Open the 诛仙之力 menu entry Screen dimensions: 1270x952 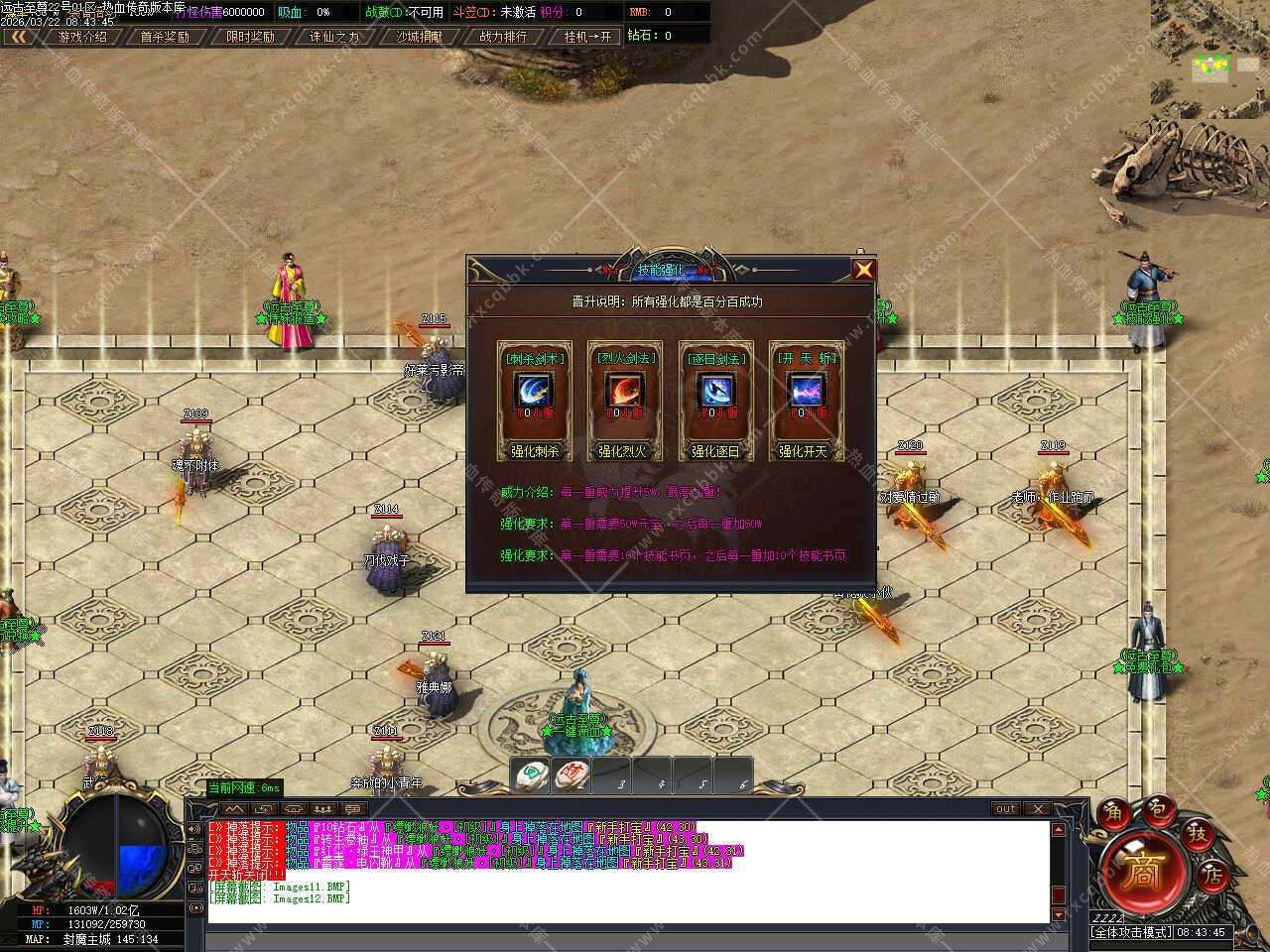[x=334, y=37]
